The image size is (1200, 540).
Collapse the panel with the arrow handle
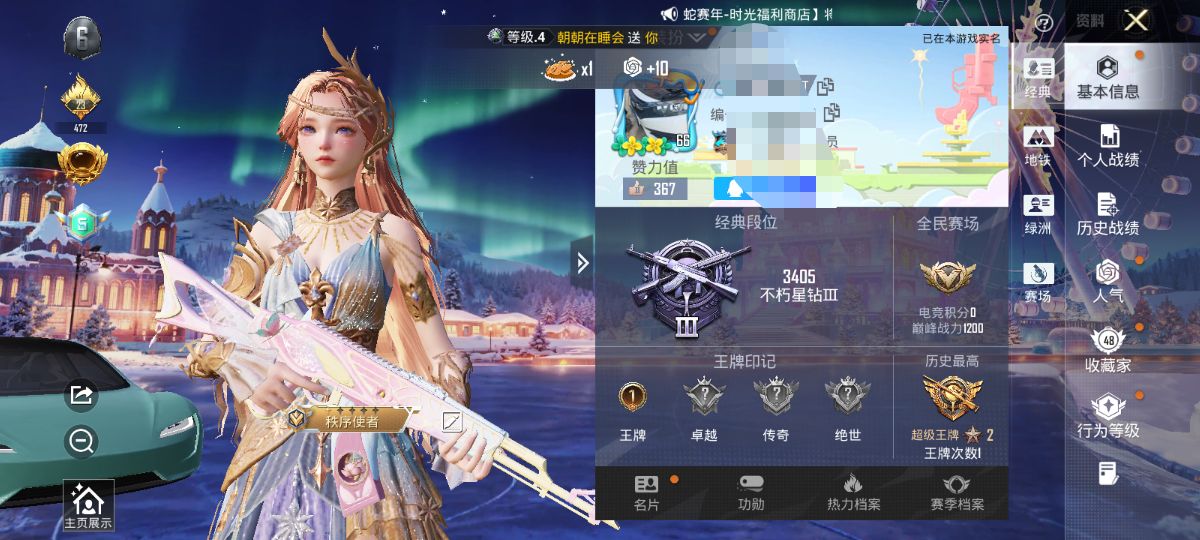583,263
